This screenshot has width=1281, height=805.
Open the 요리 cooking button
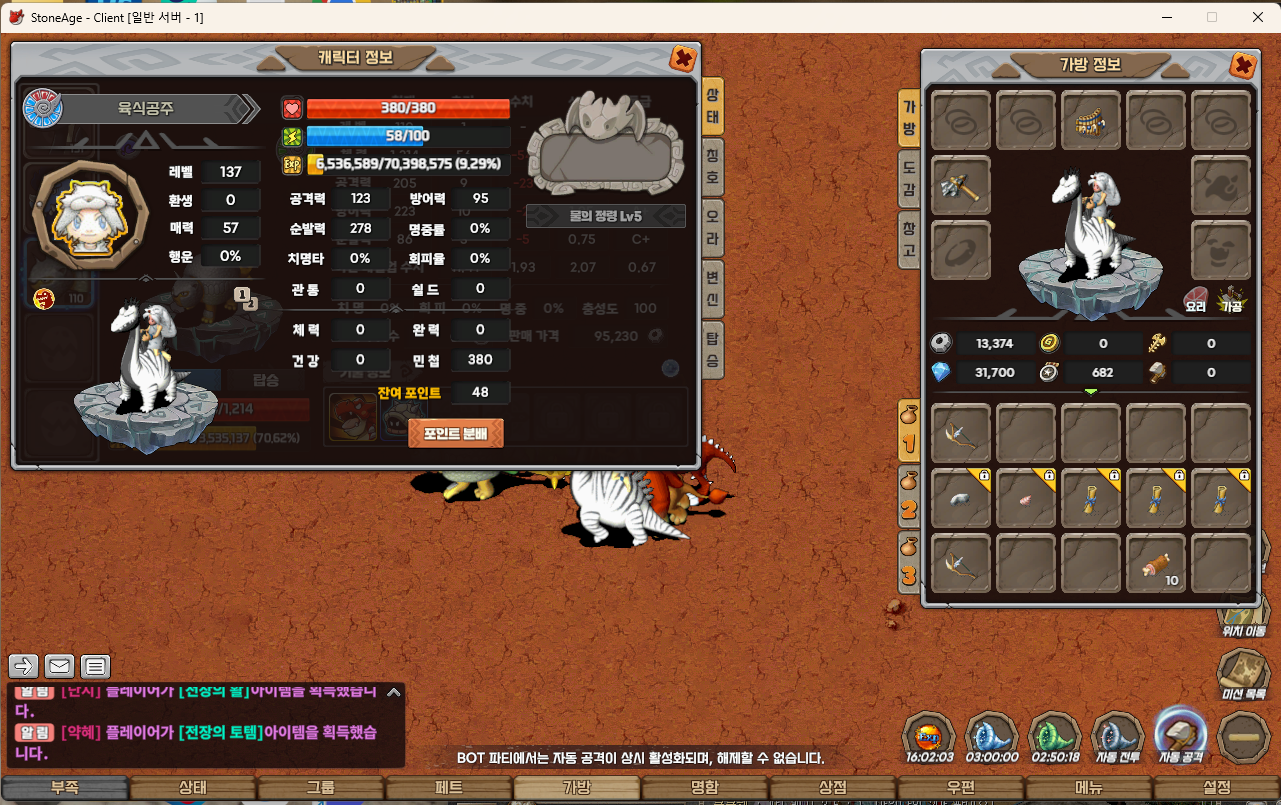click(1196, 300)
